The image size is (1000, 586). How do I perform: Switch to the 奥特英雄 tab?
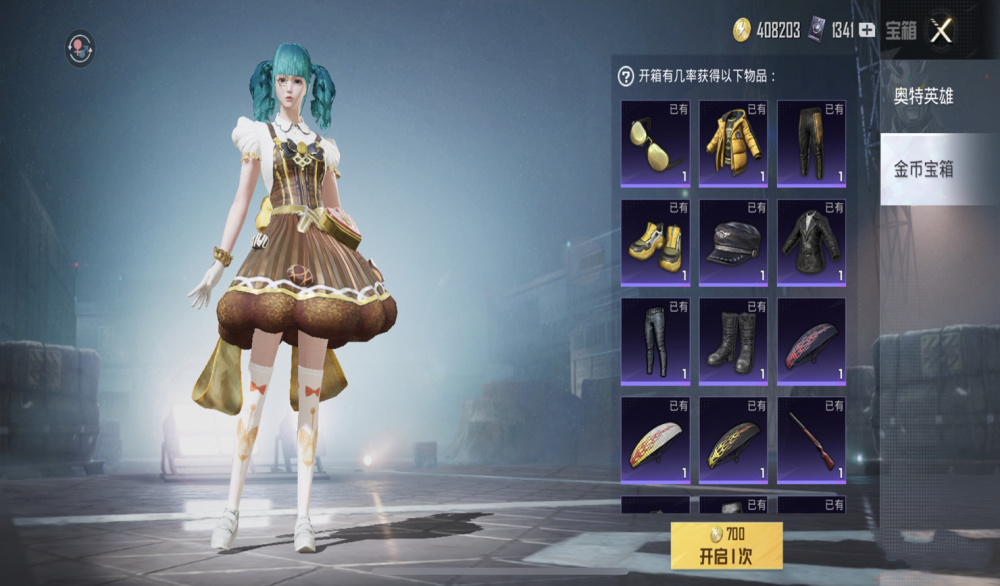[925, 97]
